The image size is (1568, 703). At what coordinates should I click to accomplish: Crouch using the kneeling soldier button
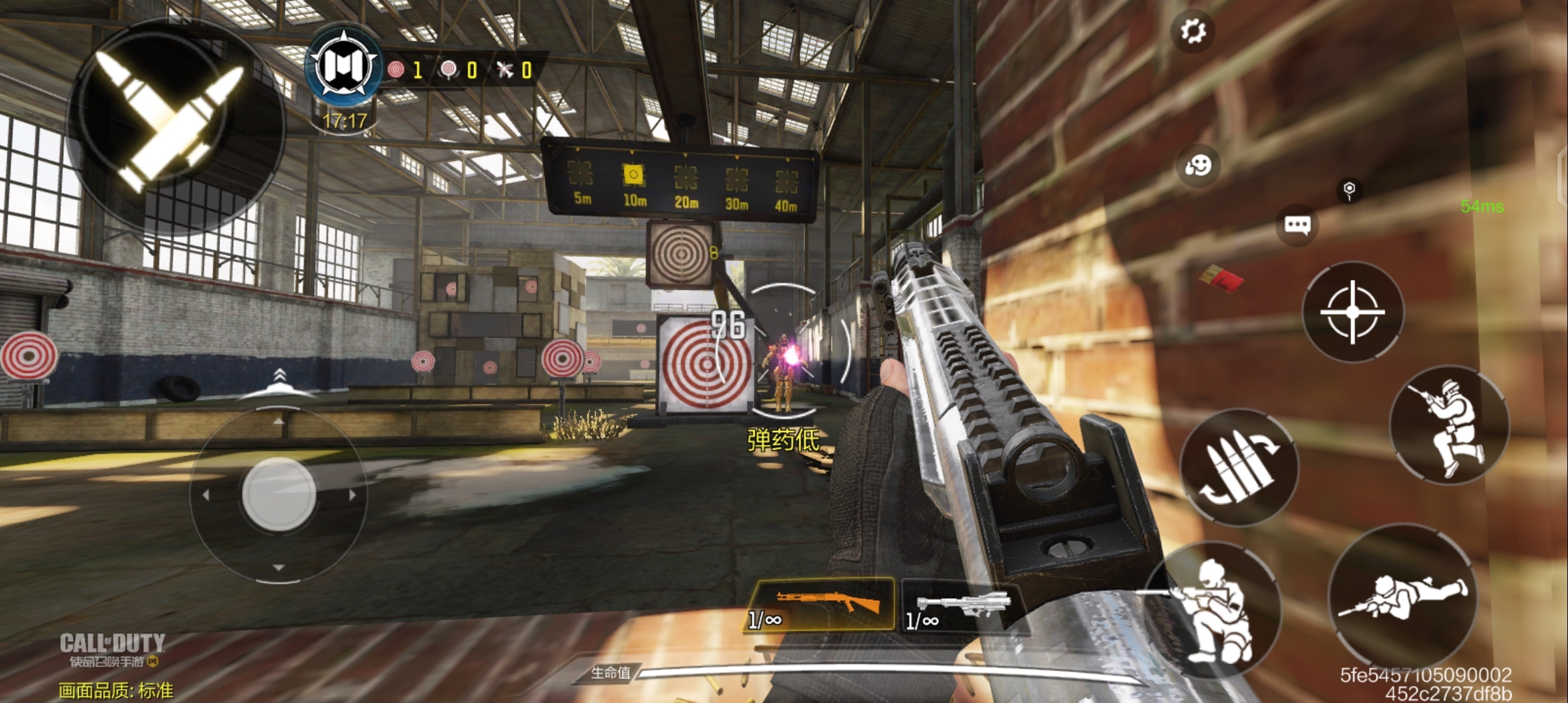coord(1212,609)
